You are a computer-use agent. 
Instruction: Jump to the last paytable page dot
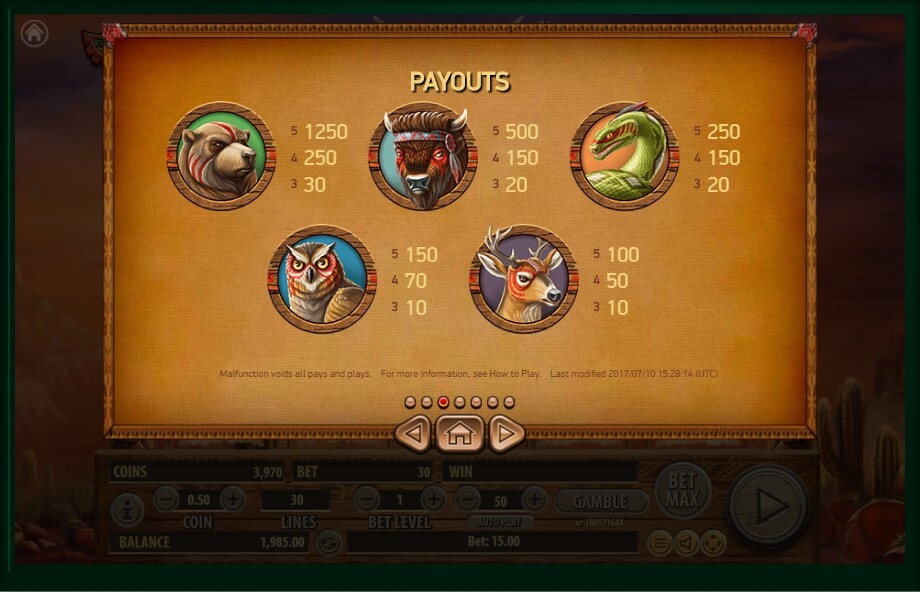tap(509, 402)
